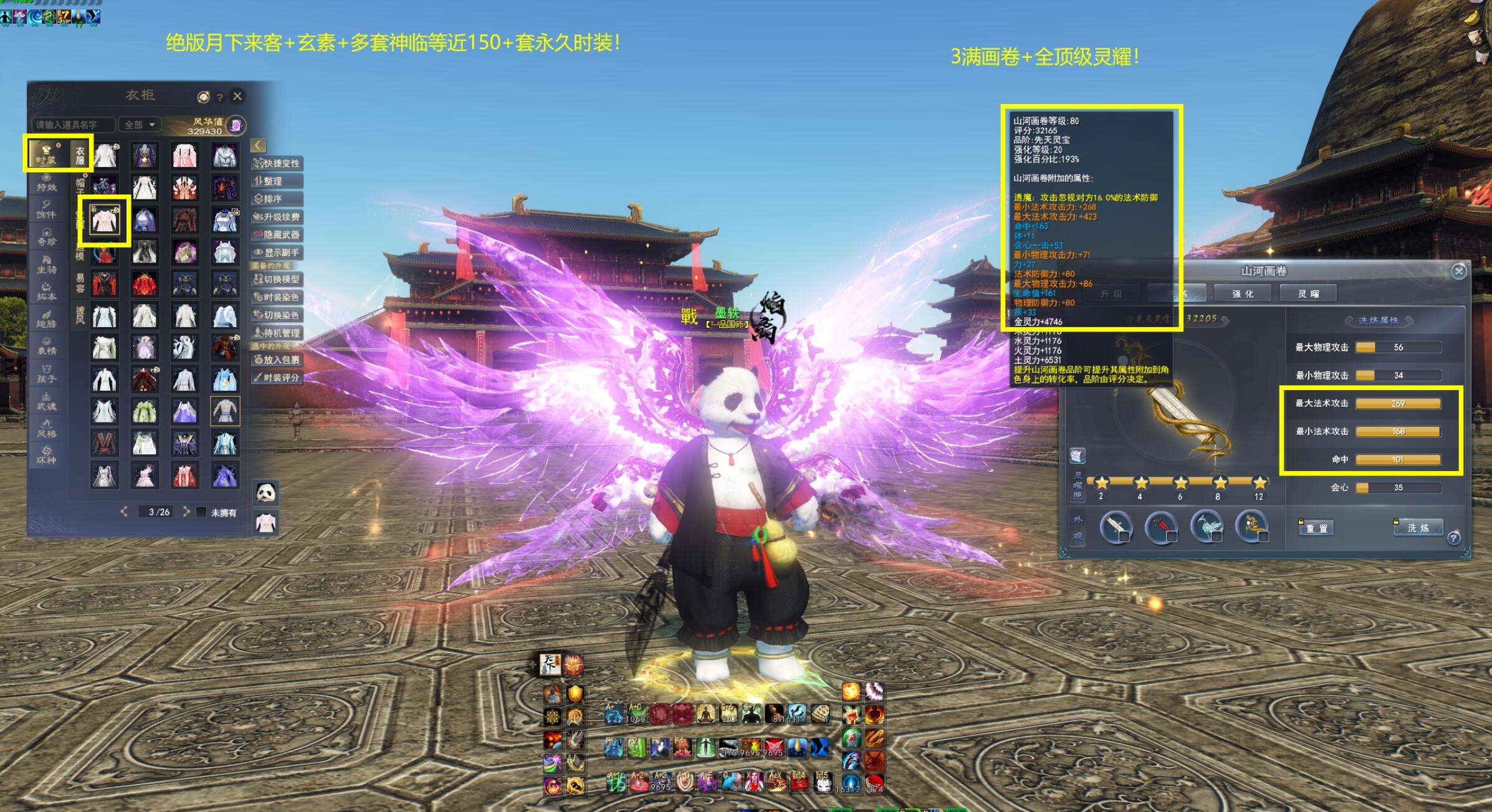
Task: Click the item name search field
Action: click(x=74, y=125)
